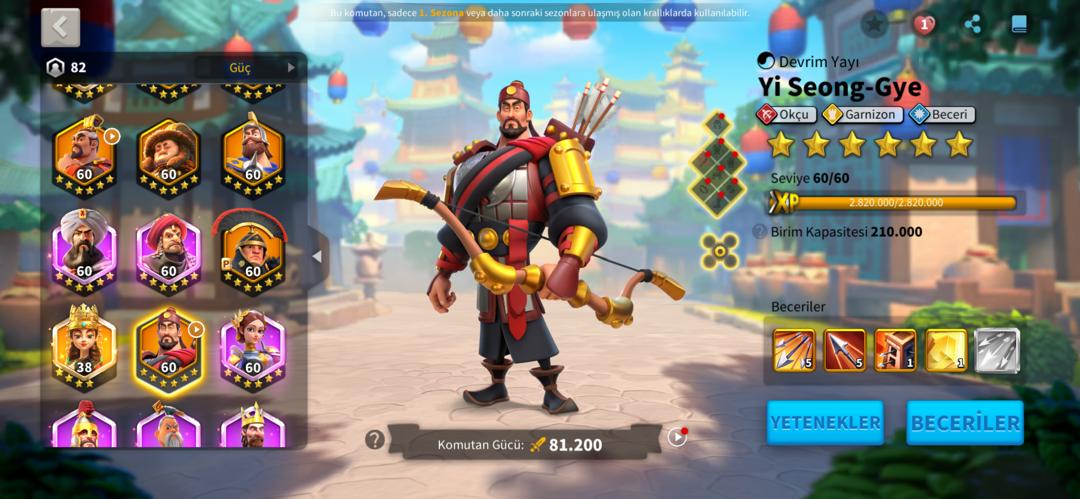This screenshot has height=499, width=1080.
Task: Select the locked grey arrows skill icon
Action: pos(997,350)
